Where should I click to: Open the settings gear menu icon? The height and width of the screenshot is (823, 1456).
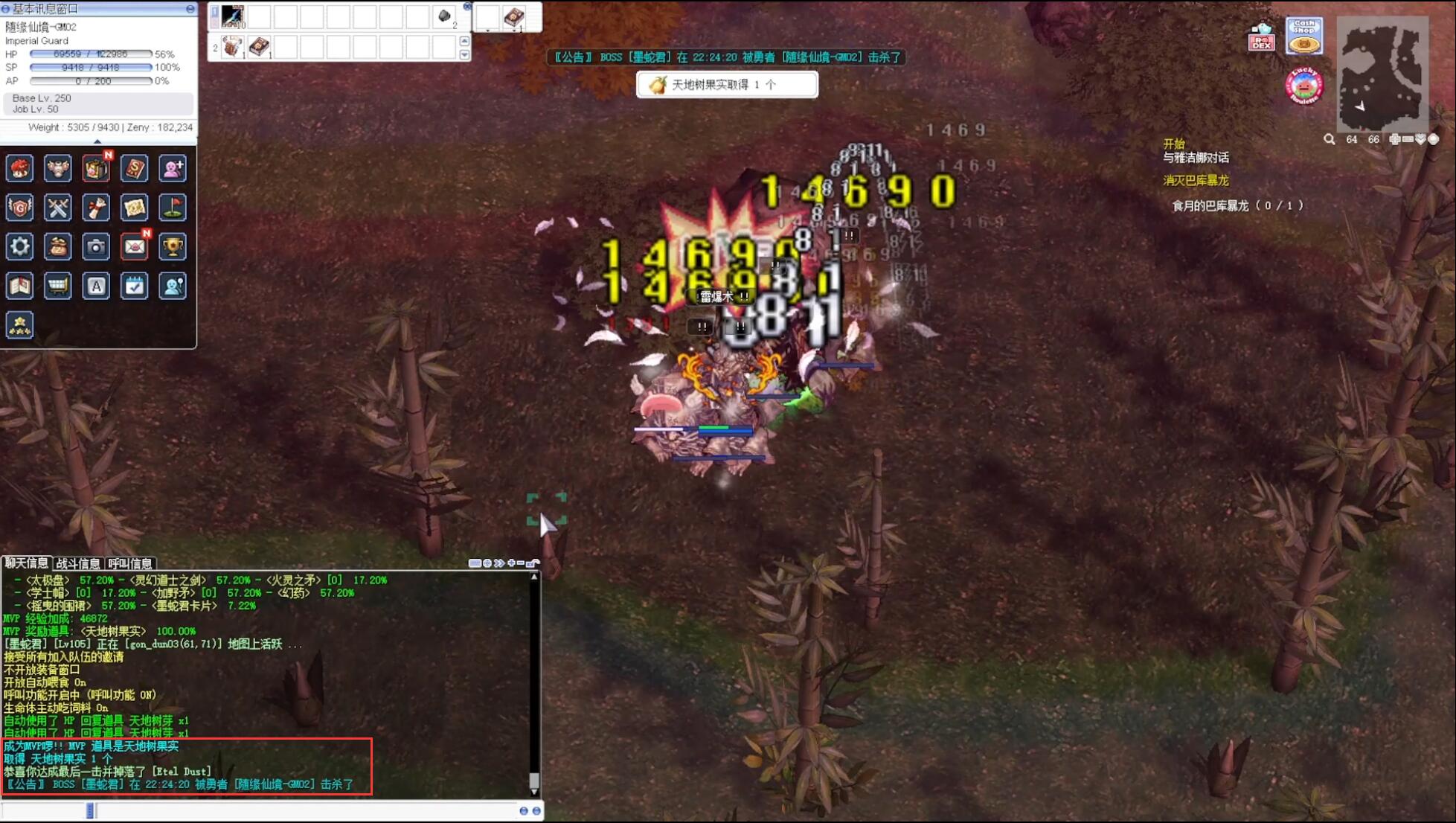pos(19,246)
